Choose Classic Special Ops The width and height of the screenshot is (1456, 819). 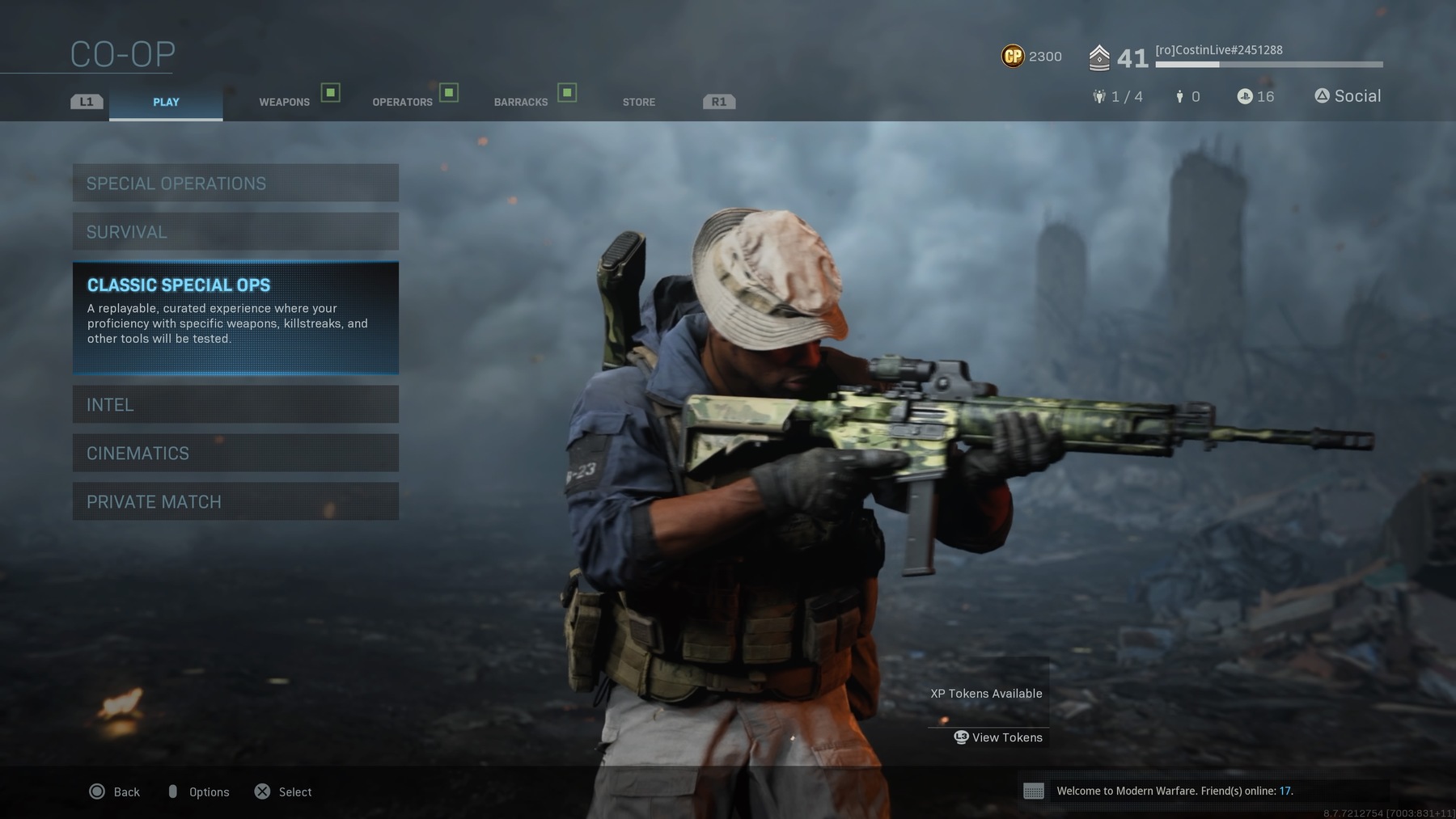235,317
